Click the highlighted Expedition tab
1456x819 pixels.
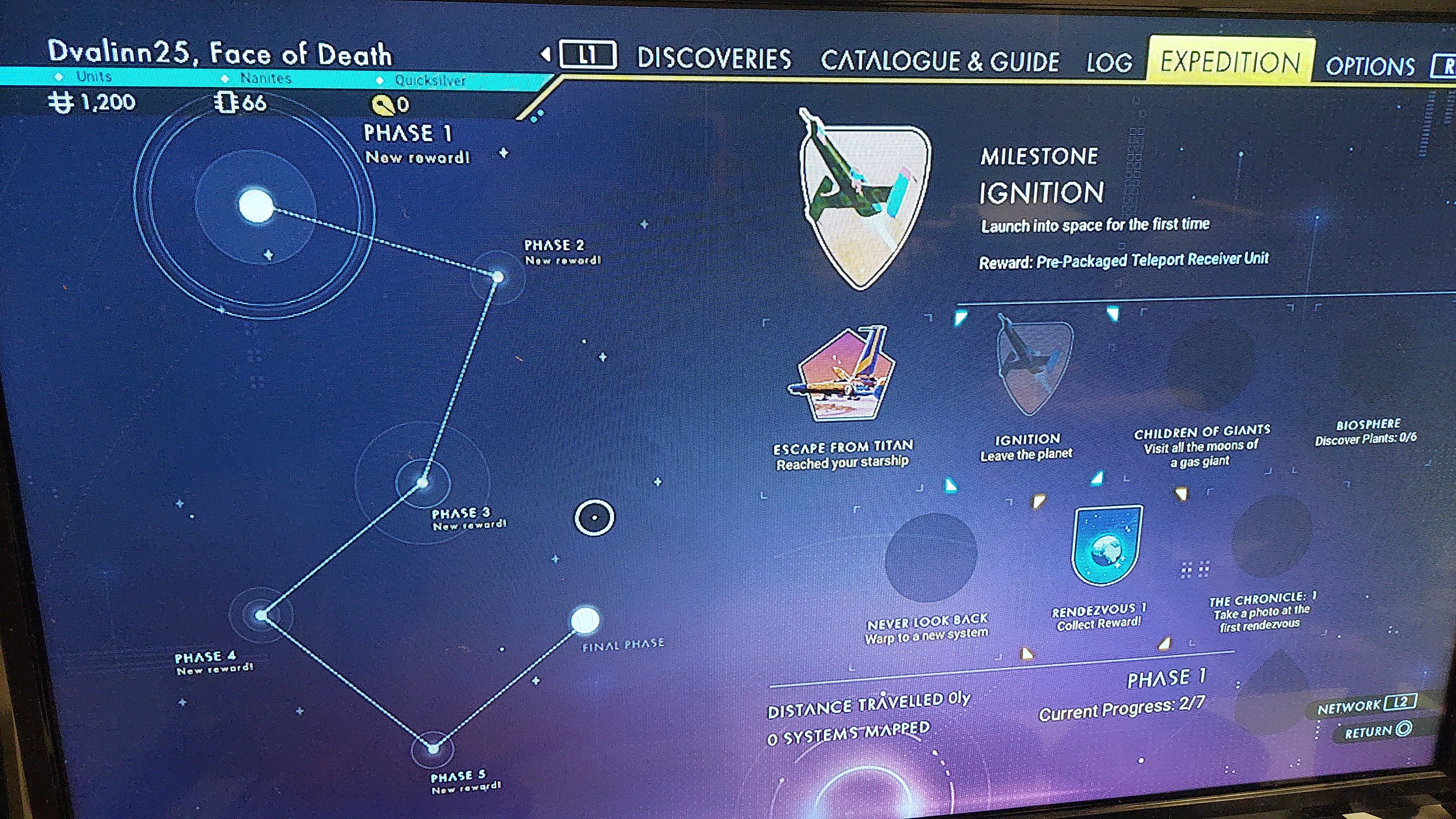[1230, 62]
